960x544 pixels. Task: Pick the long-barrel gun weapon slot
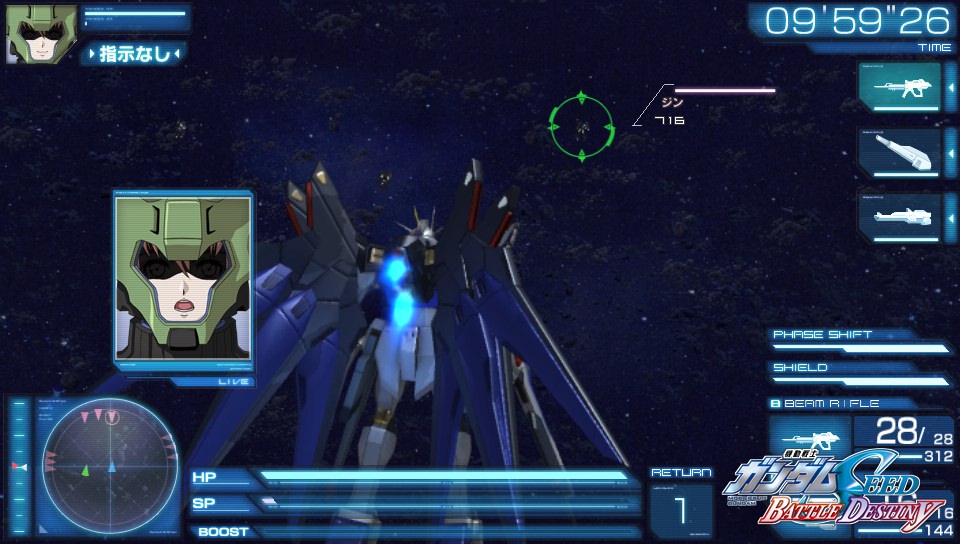pyautogui.click(x=899, y=216)
